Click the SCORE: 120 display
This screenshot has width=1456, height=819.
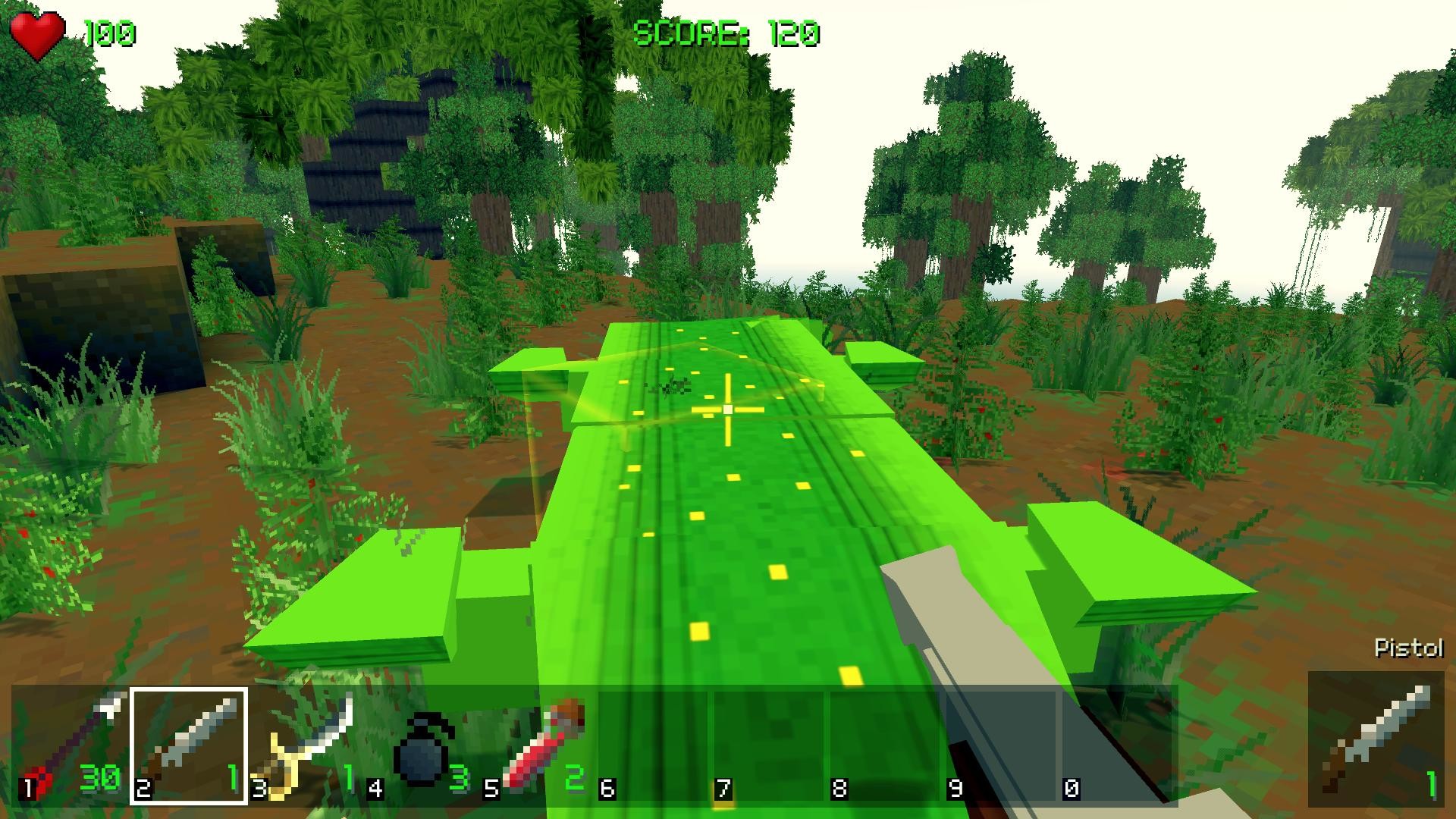tap(728, 33)
